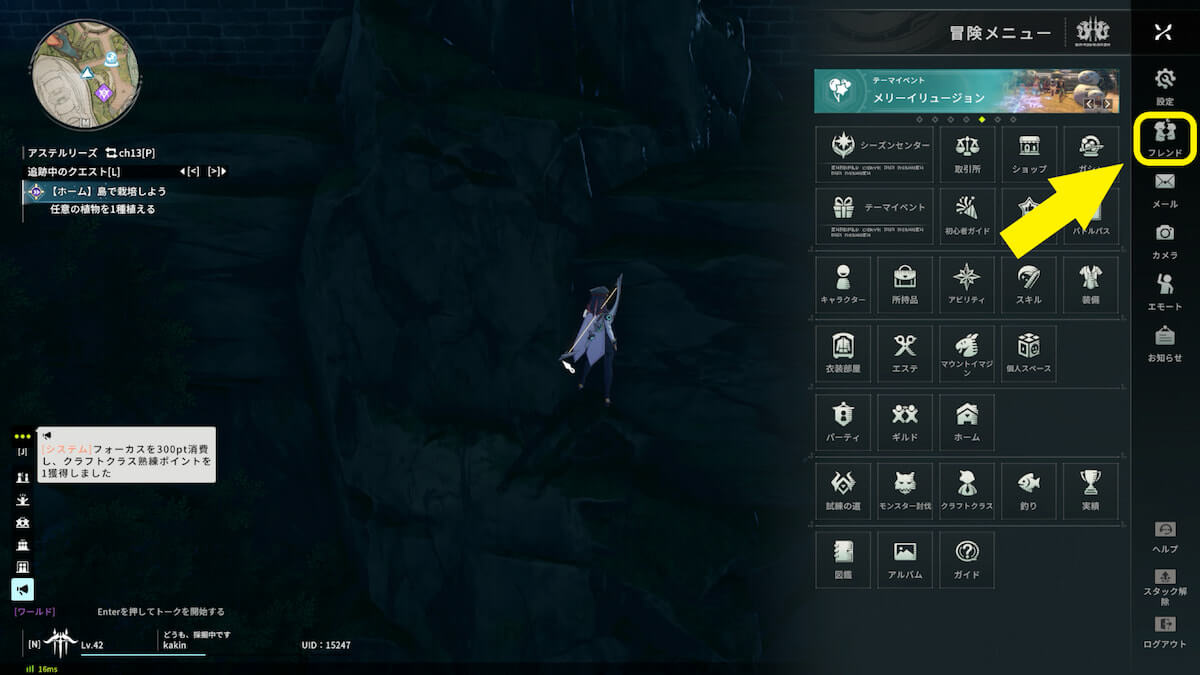The width and height of the screenshot is (1200, 675).
Task: Open the メール mailbox
Action: click(x=1165, y=189)
